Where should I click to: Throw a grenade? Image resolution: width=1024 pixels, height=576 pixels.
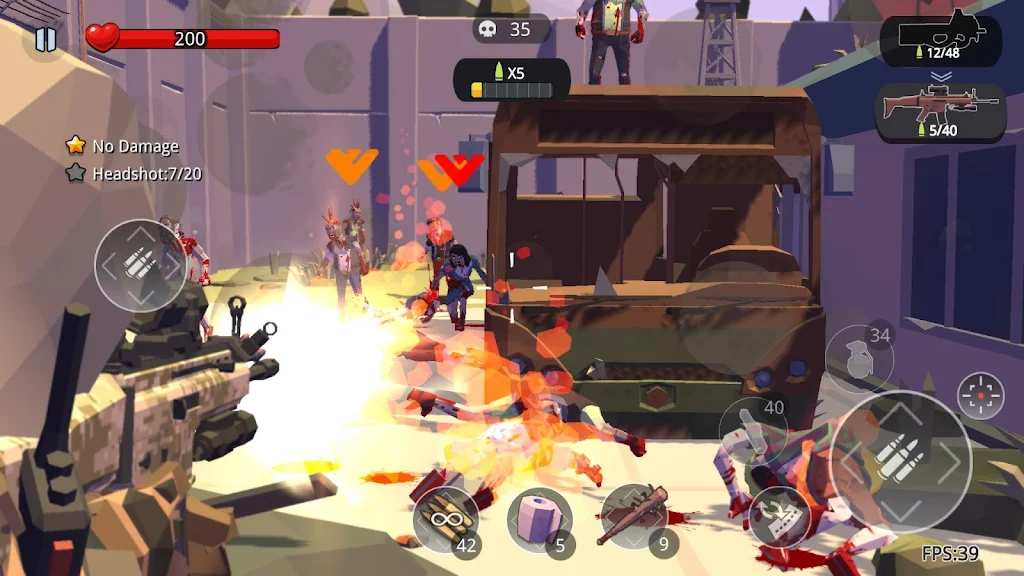click(859, 360)
